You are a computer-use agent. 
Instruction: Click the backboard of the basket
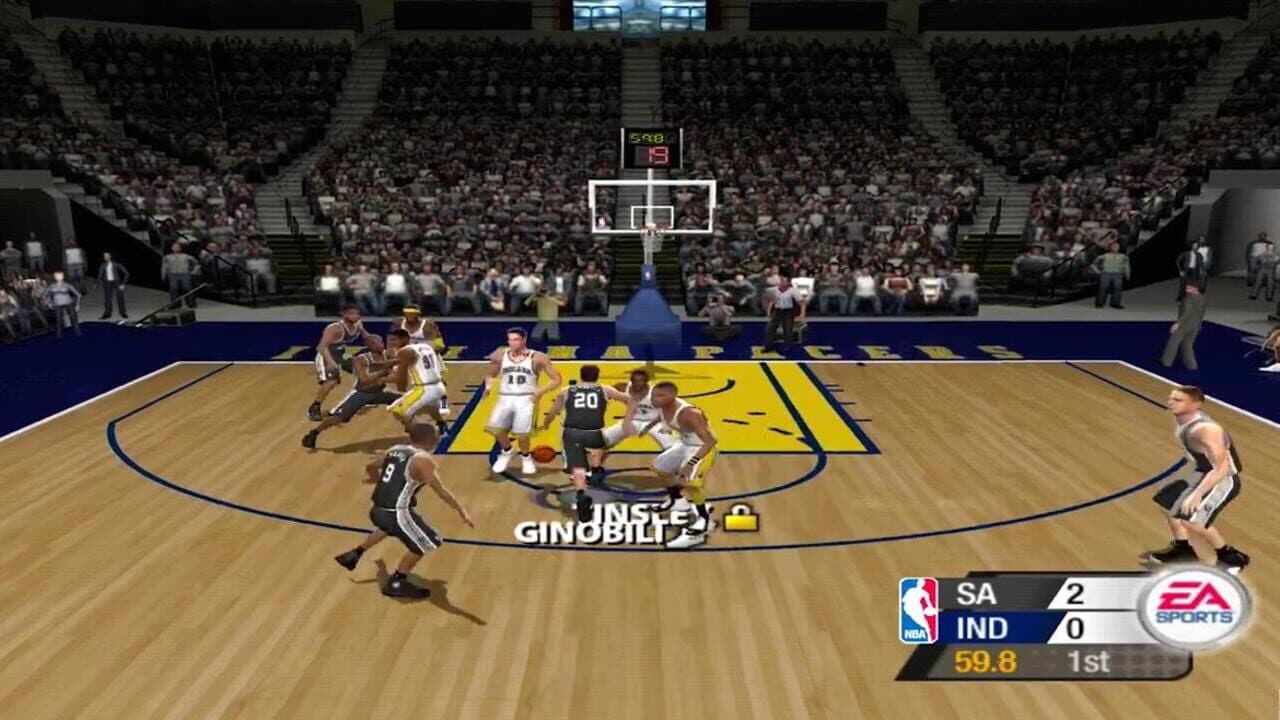[x=650, y=205]
